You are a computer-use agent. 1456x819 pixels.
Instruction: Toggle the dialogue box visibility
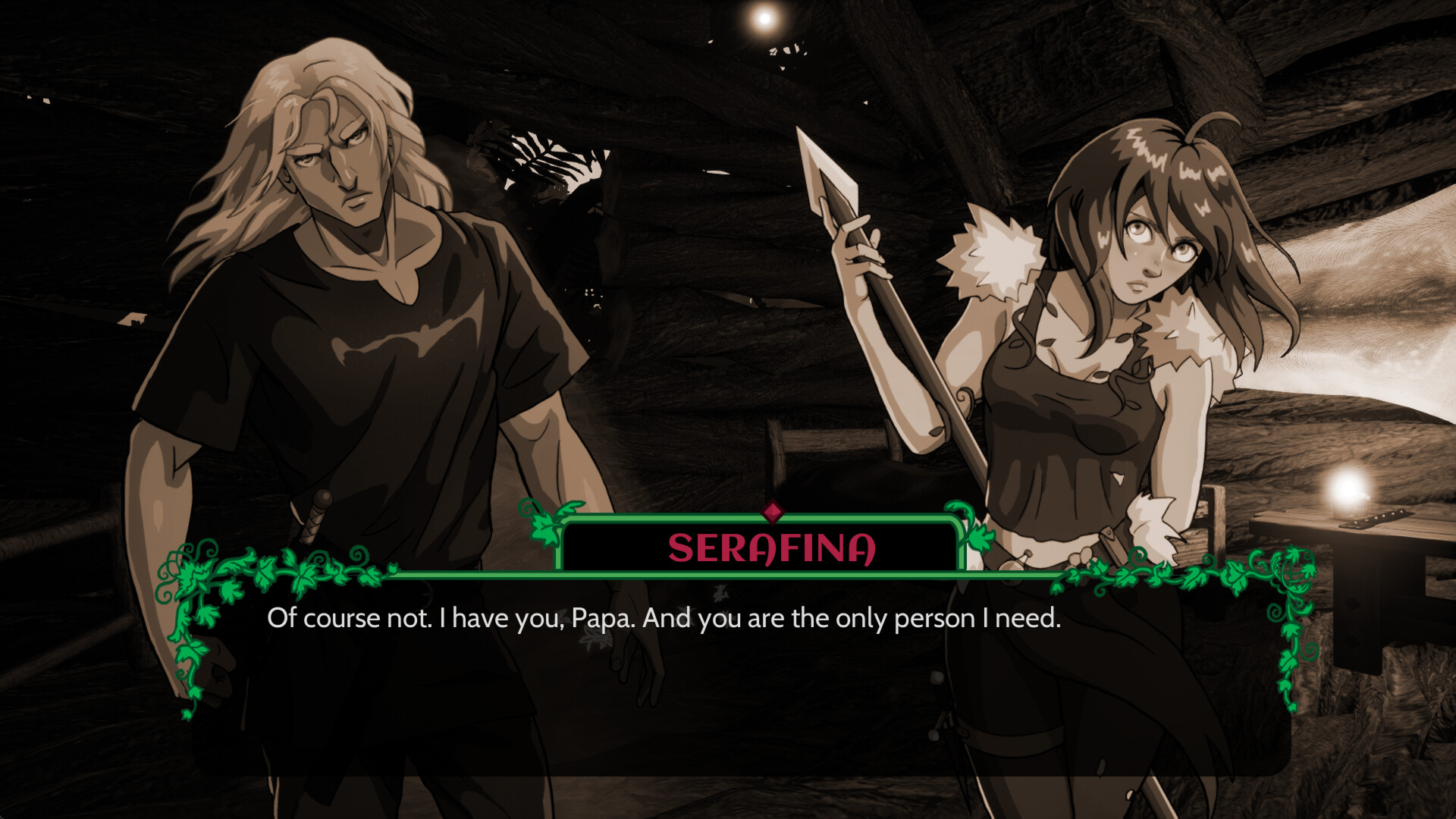[728, 667]
